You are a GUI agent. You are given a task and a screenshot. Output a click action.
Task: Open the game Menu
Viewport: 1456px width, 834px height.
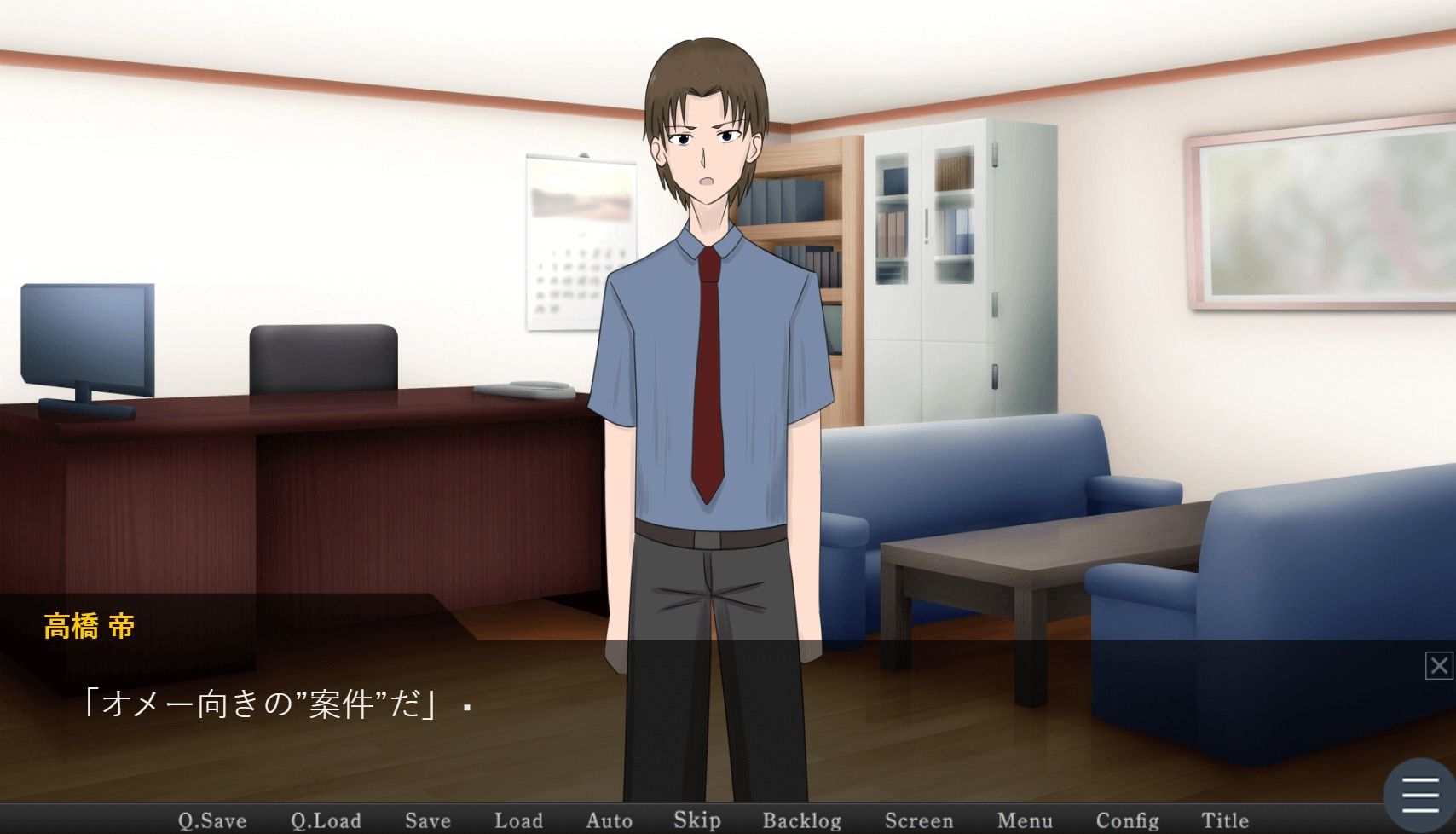[x=1024, y=820]
